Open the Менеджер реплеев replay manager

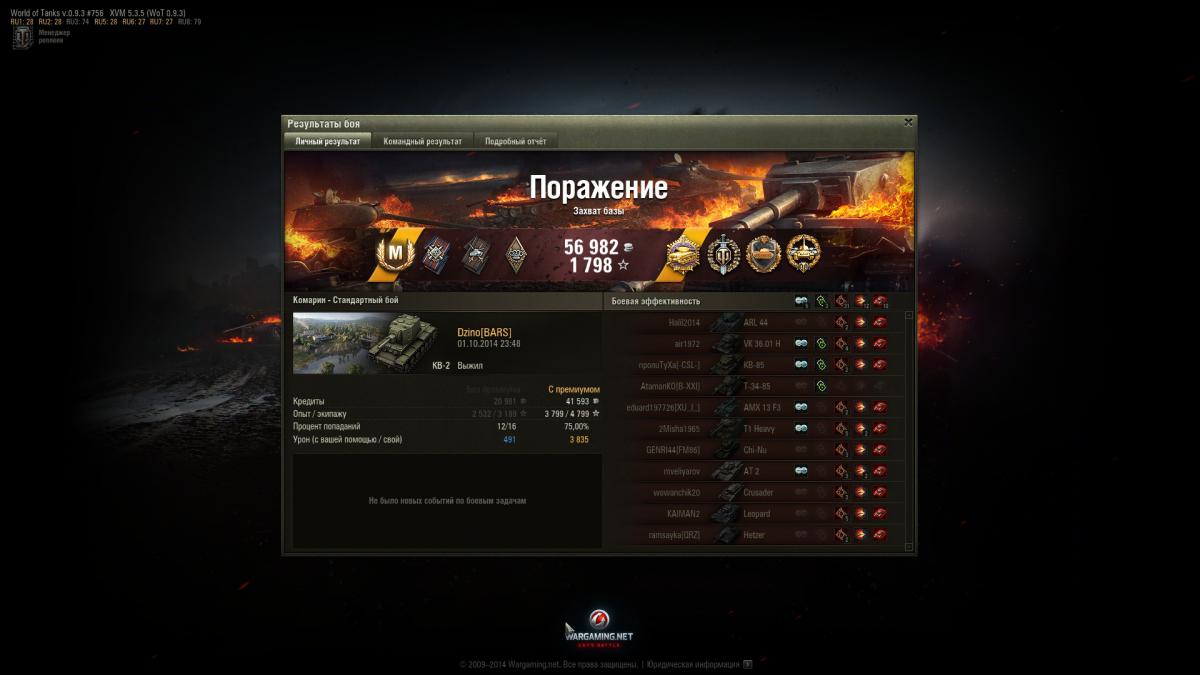click(23, 38)
